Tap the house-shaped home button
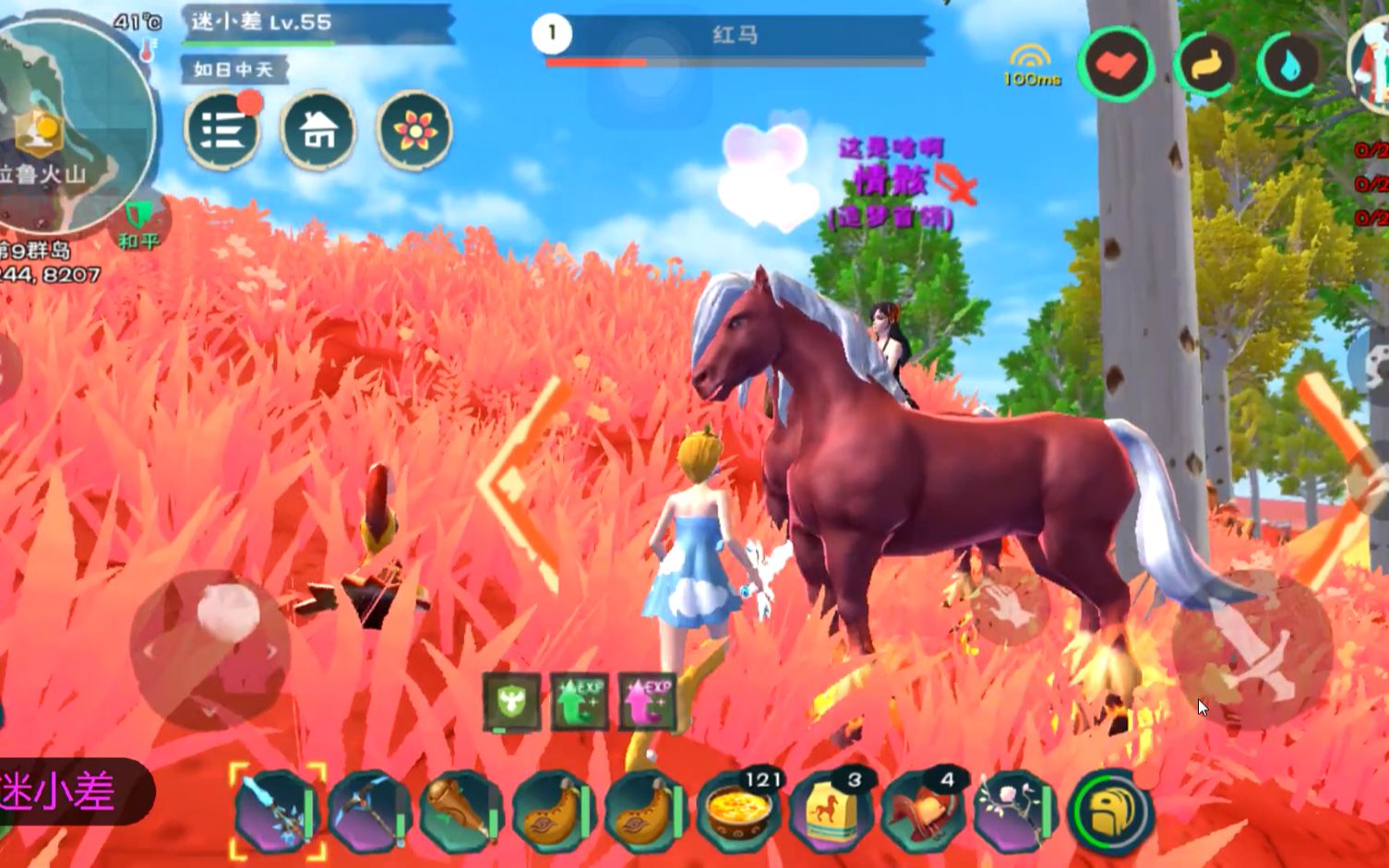The height and width of the screenshot is (868, 1389). click(x=318, y=131)
